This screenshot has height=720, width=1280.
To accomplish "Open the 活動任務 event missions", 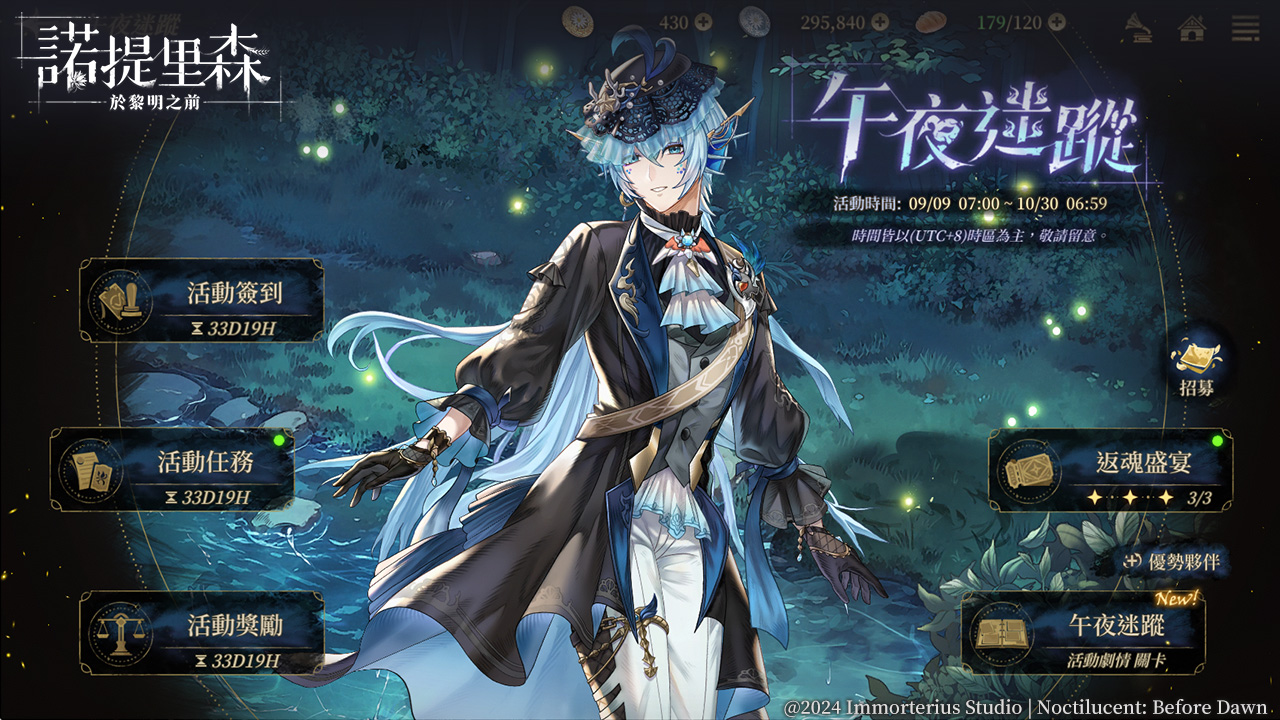I will (172, 469).
